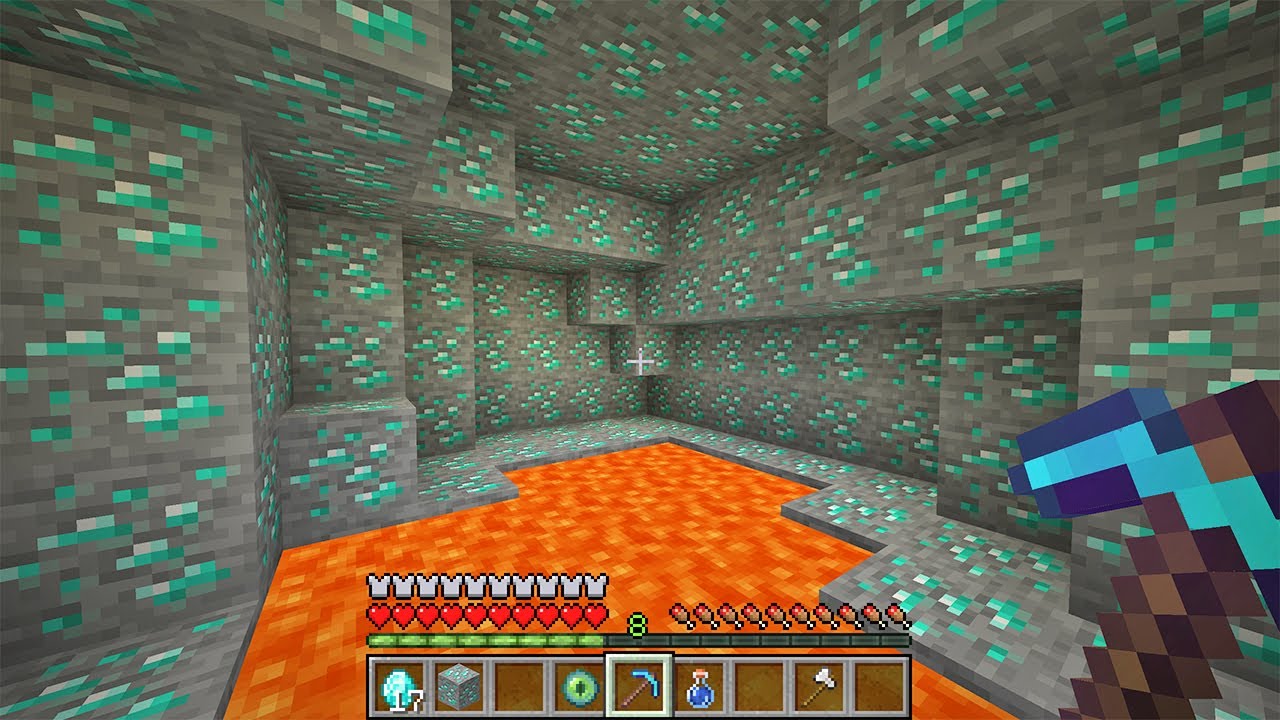Viewport: 1280px width, 720px height.
Task: Select the currently highlighted hotbar slot
Action: [640, 686]
